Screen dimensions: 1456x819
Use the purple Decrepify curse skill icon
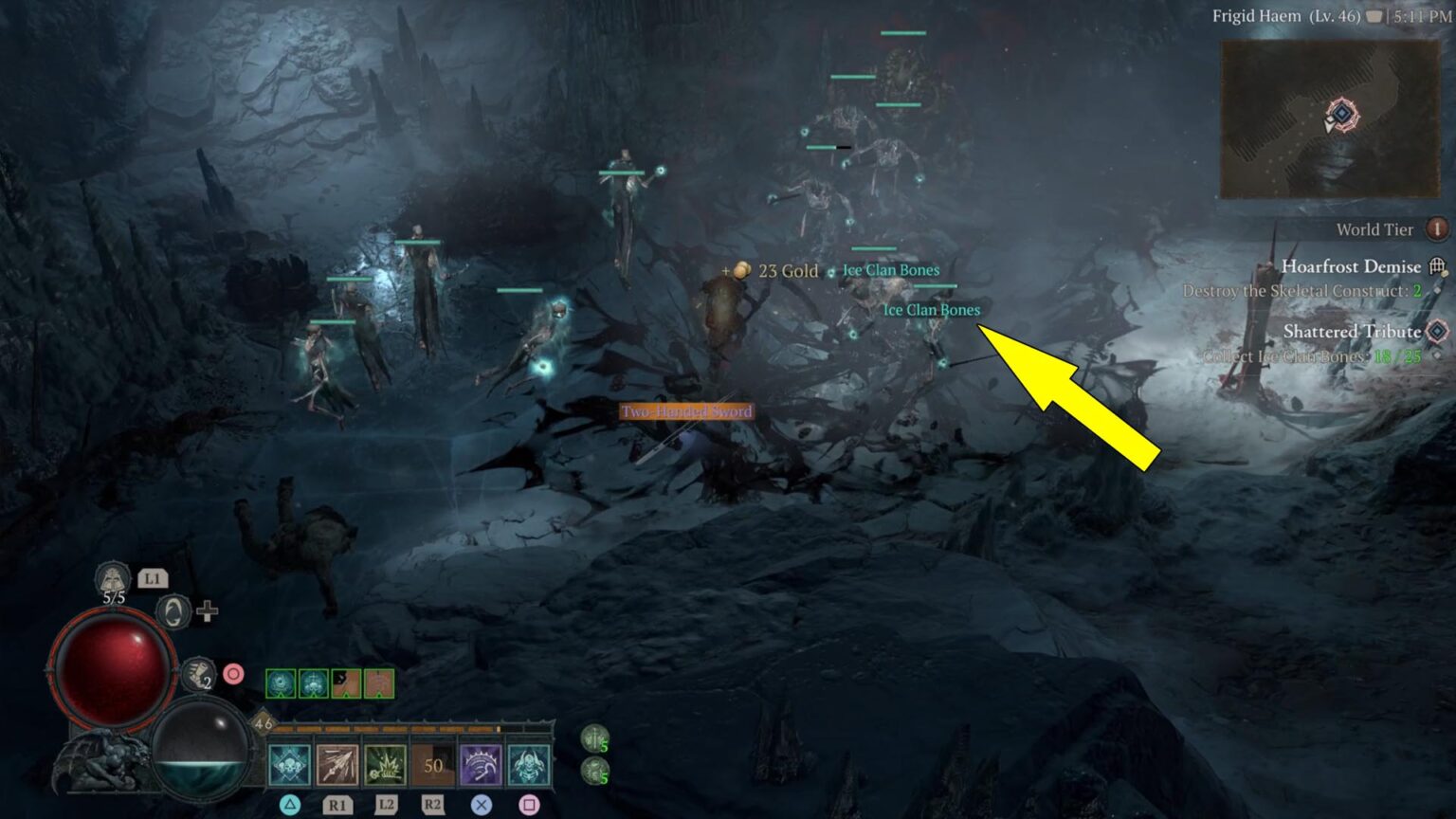pyautogui.click(x=482, y=763)
